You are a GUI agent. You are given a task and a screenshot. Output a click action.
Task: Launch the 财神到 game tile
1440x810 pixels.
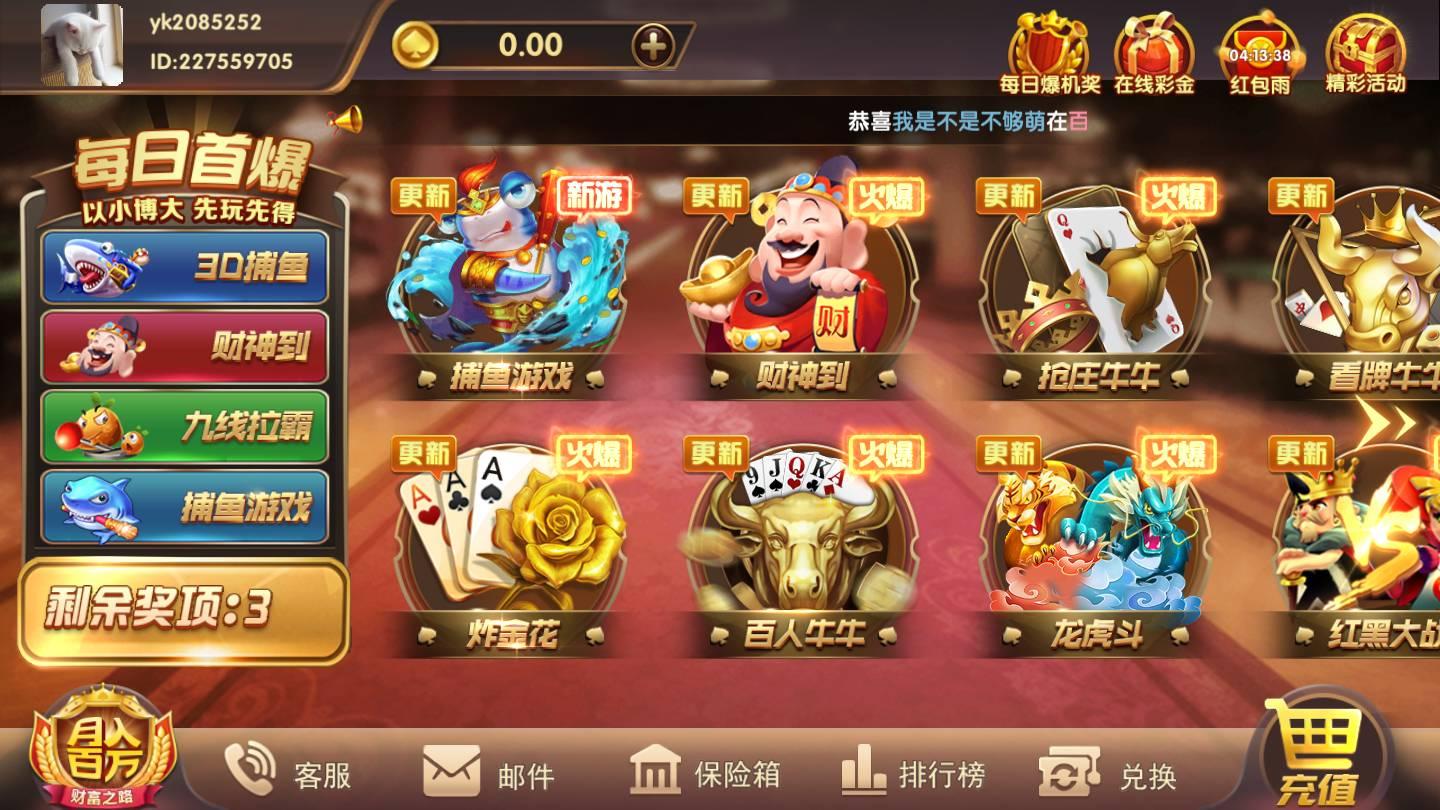point(800,280)
